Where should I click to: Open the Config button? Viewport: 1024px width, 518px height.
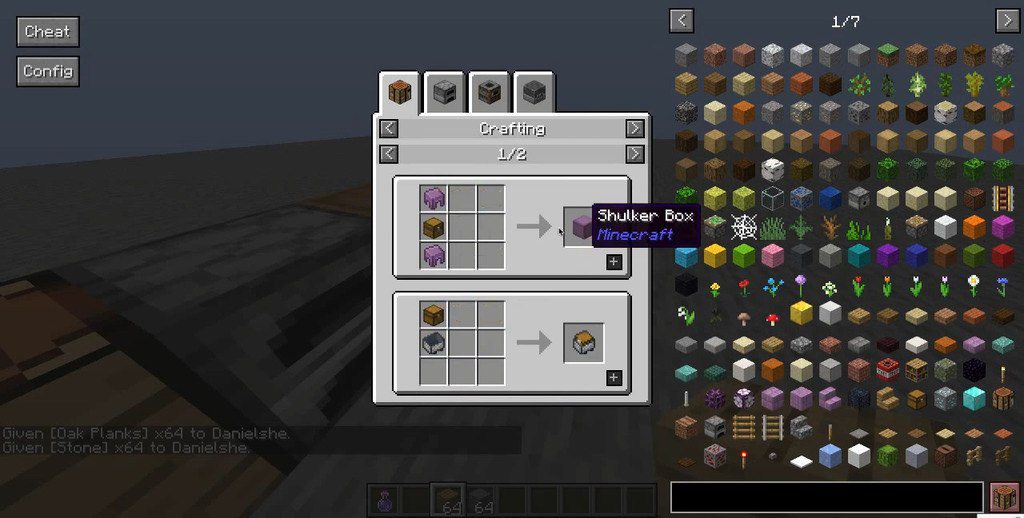click(x=47, y=71)
